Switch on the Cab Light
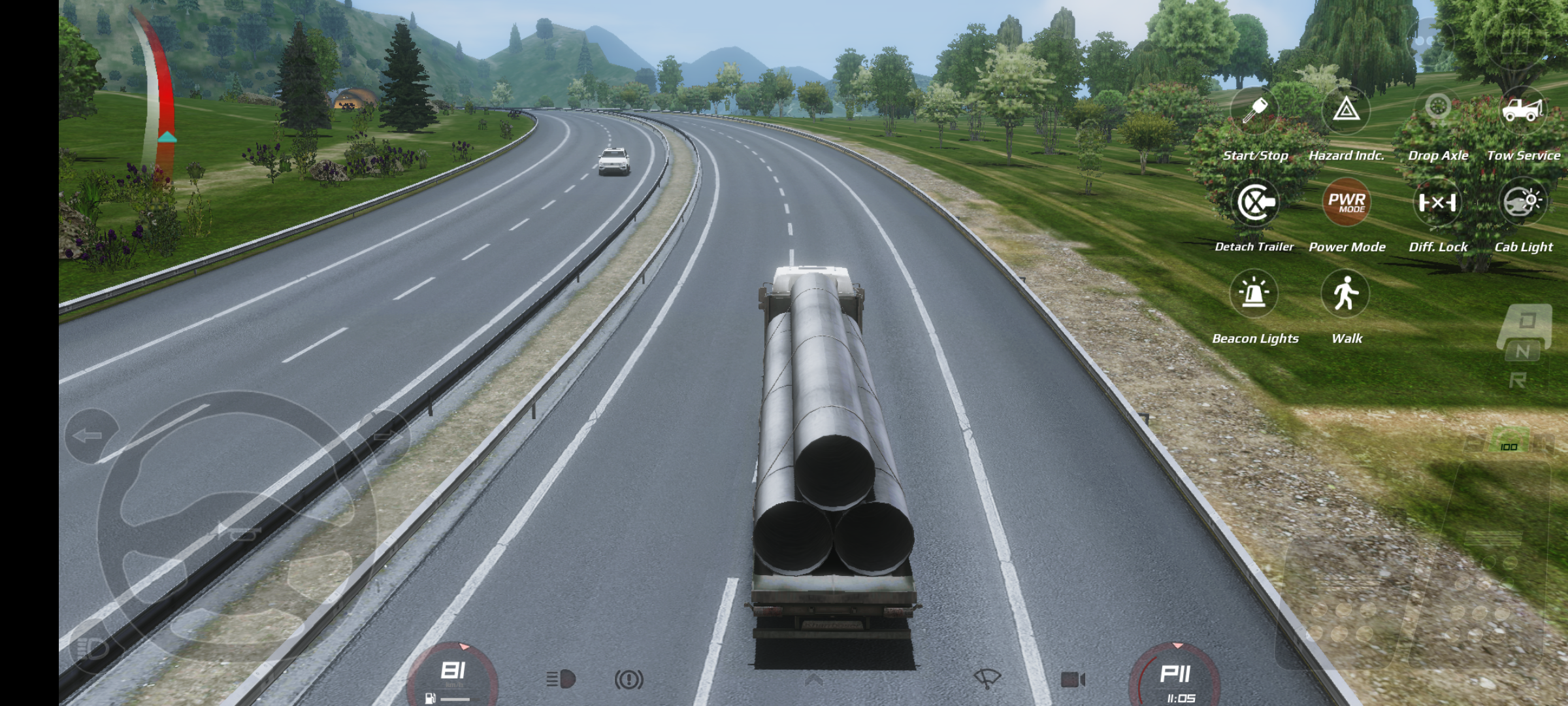Viewport: 1568px width, 706px height. [x=1523, y=203]
